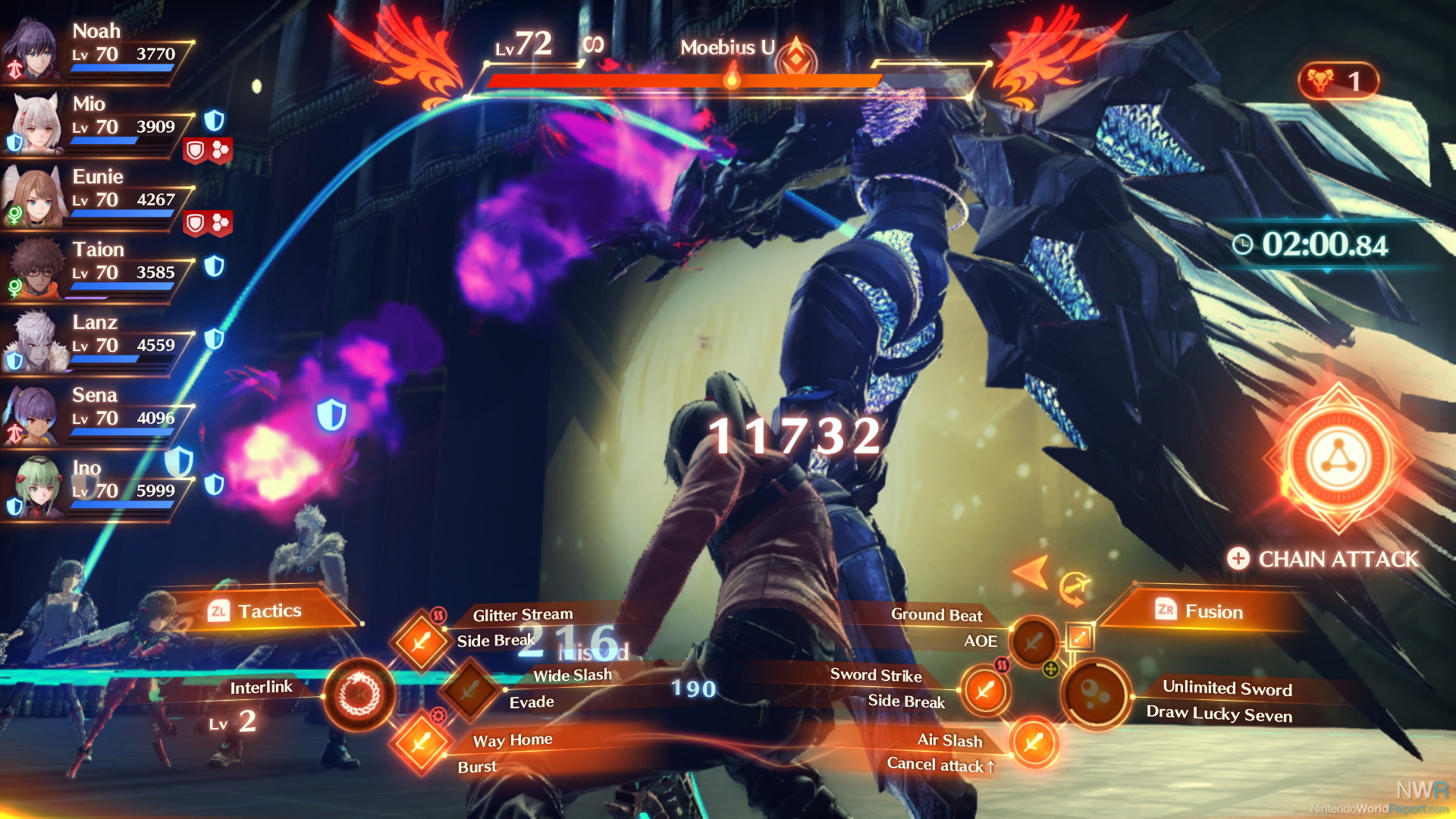The height and width of the screenshot is (819, 1456).
Task: Select Lanz's party portrait
Action: [x=33, y=343]
